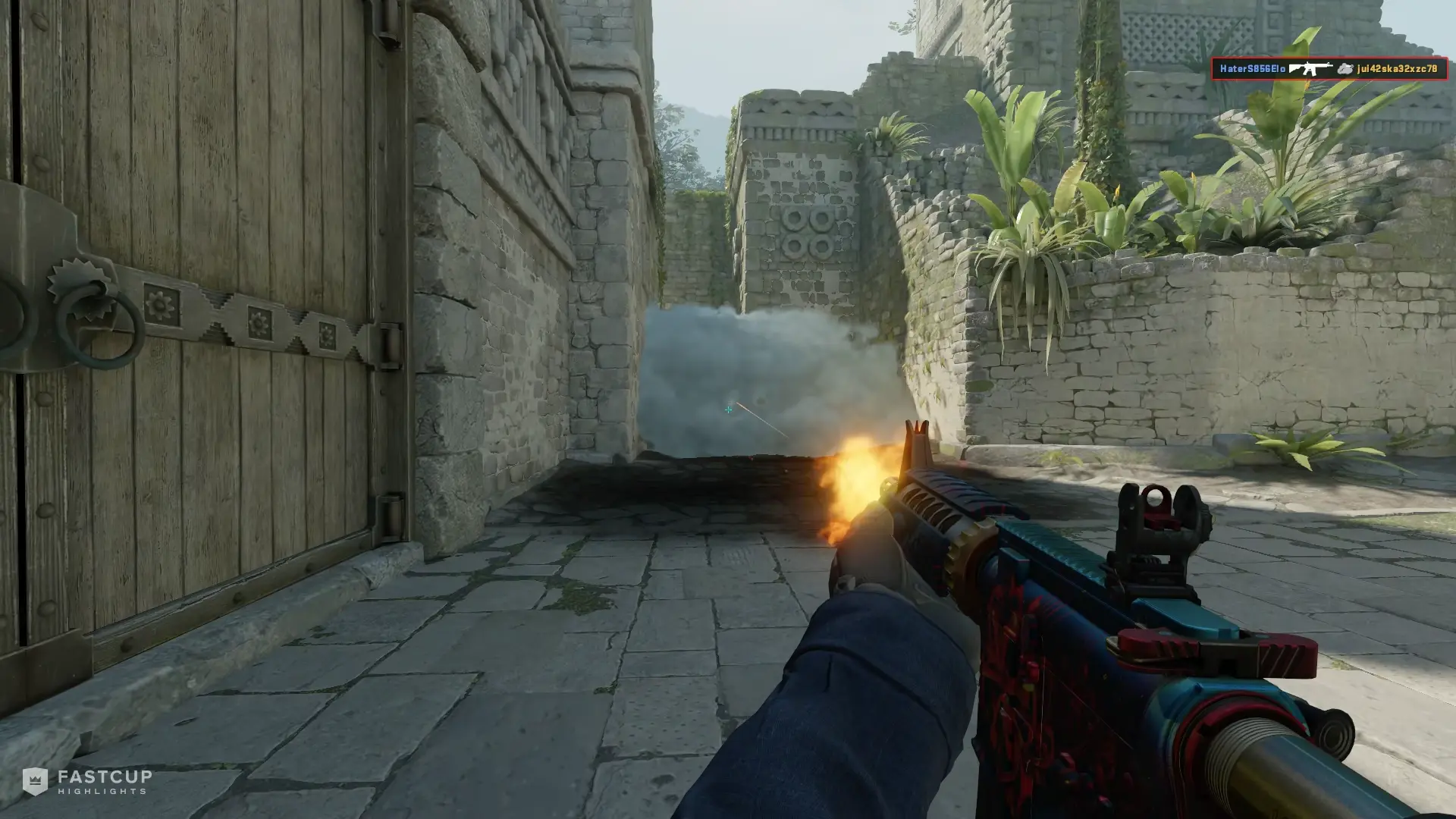Click the smoke kill icon beside jui42ska32xzc78

click(x=1344, y=70)
